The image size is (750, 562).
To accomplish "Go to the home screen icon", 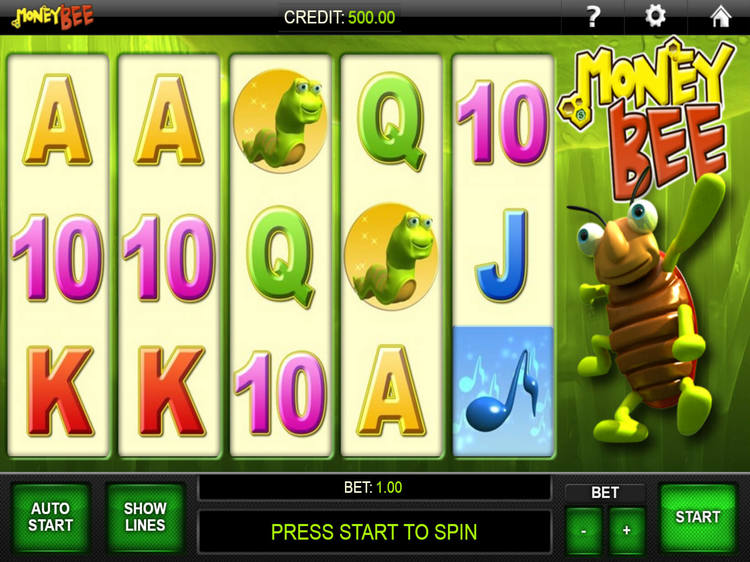I will pyautogui.click(x=720, y=16).
